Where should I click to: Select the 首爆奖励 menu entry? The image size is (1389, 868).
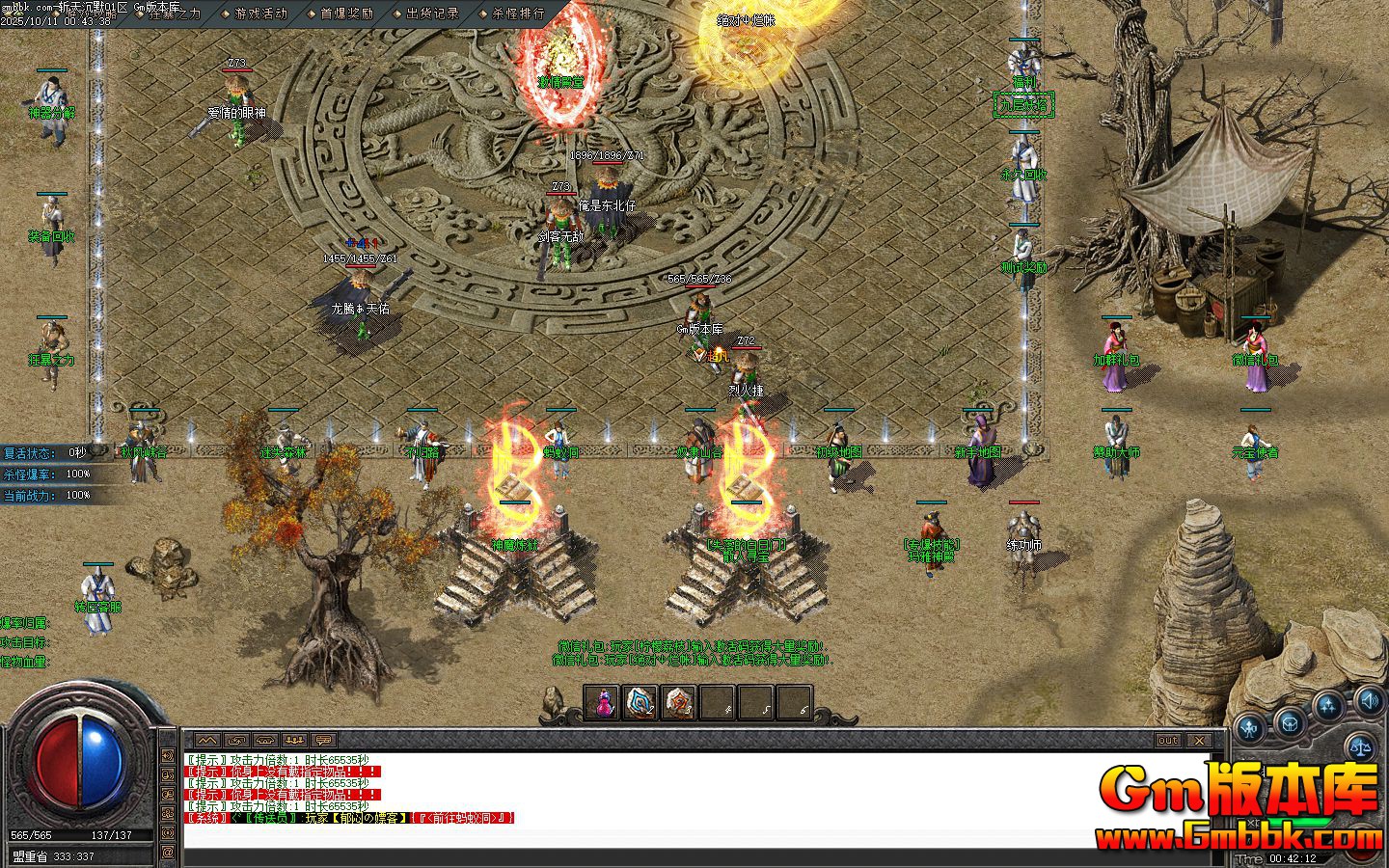(x=346, y=14)
